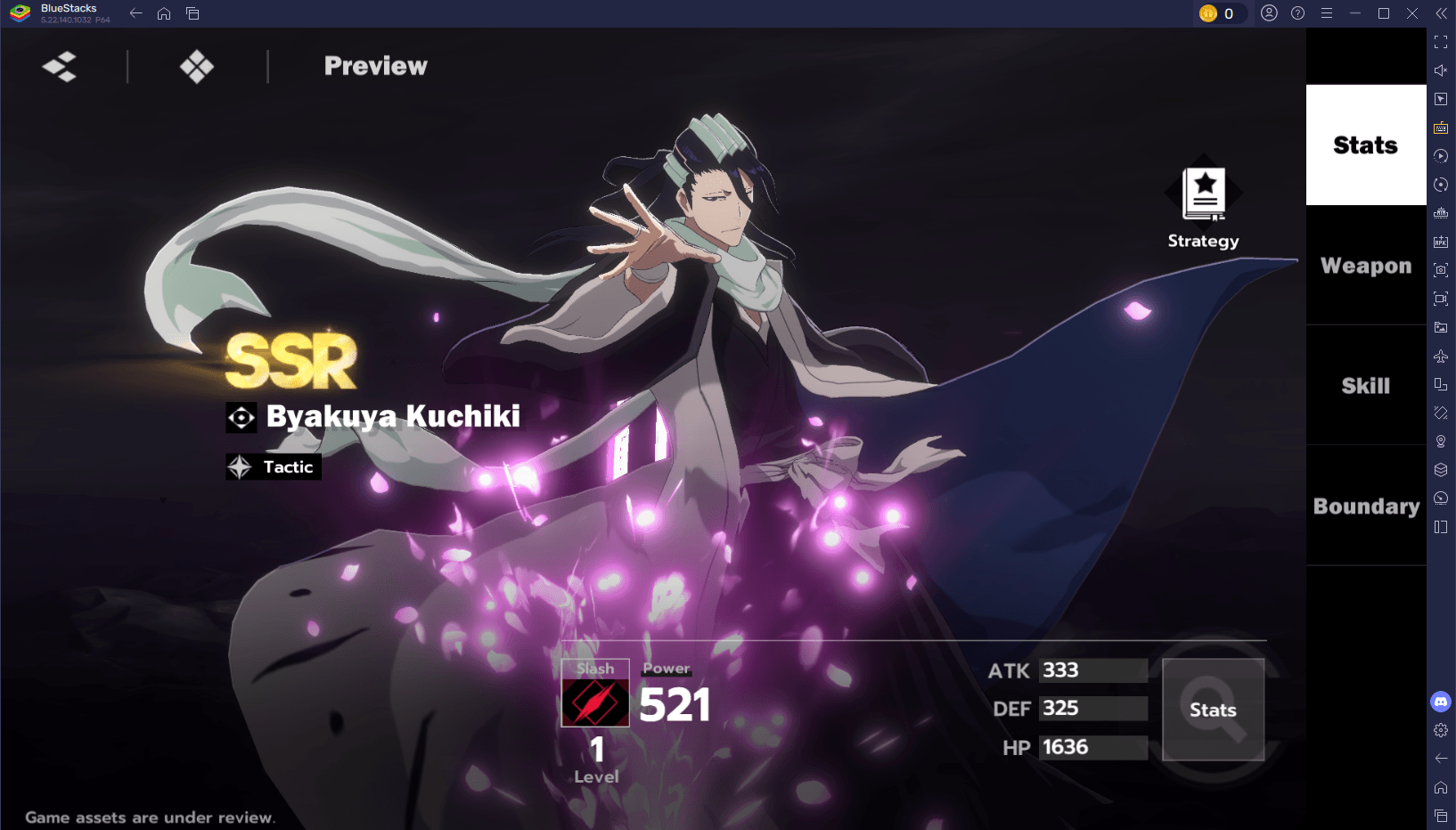Switch to the Weapon tab
1456x830 pixels.
tap(1365, 265)
